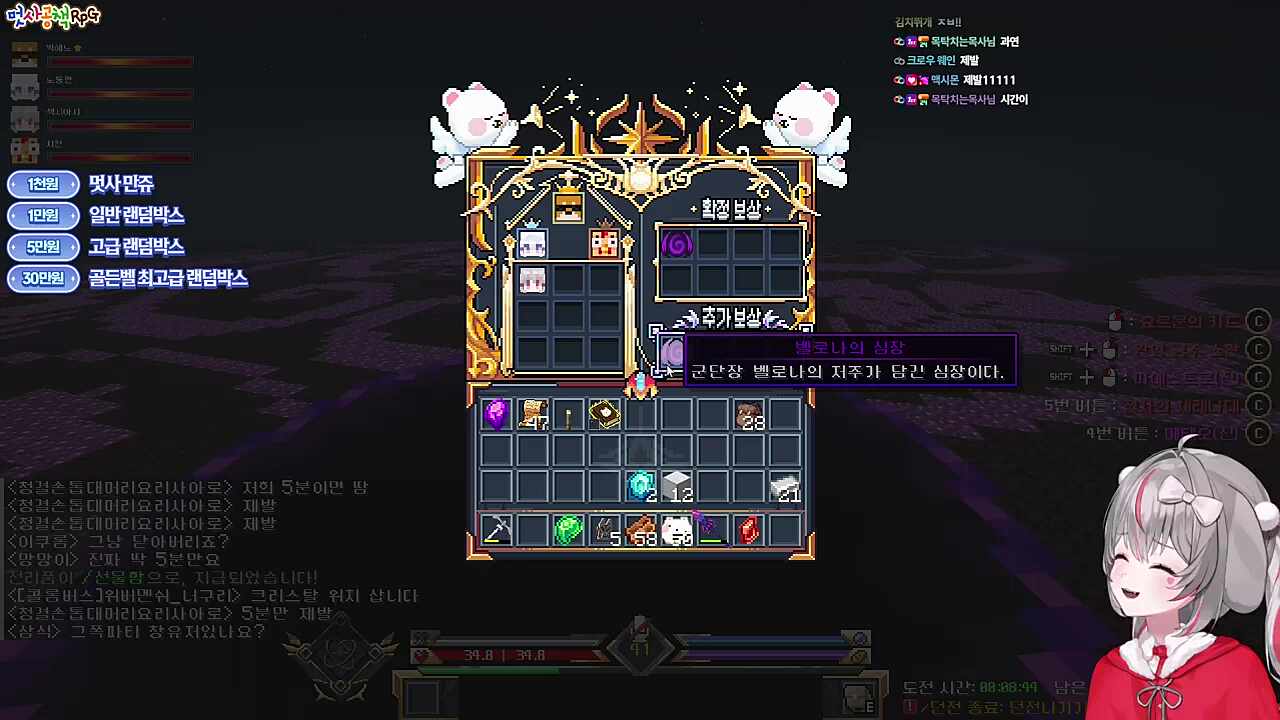Select the brown item stack of 58
The height and width of the screenshot is (720, 1280).
click(x=641, y=530)
